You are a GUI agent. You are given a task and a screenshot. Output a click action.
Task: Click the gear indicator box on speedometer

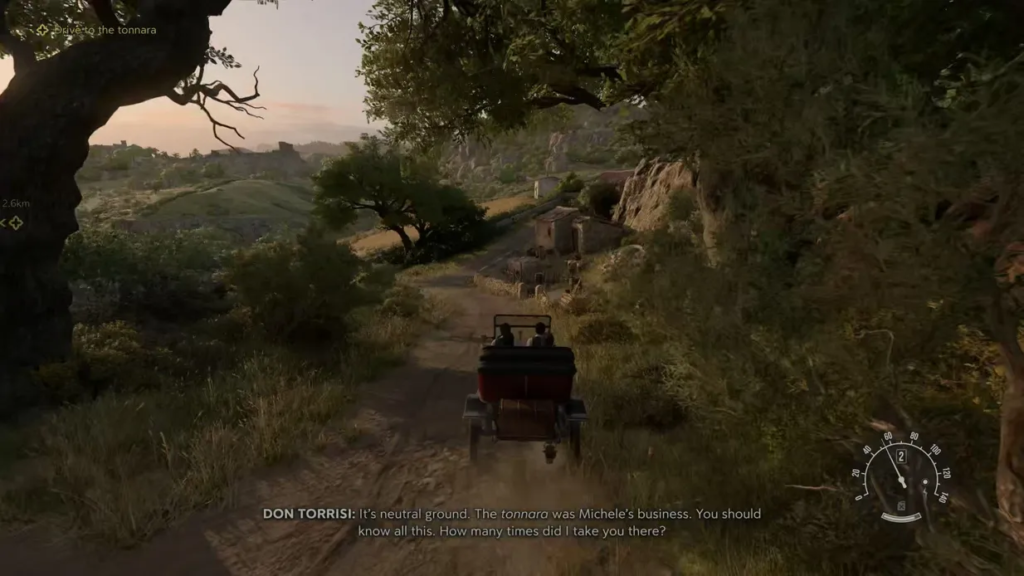coord(901,456)
